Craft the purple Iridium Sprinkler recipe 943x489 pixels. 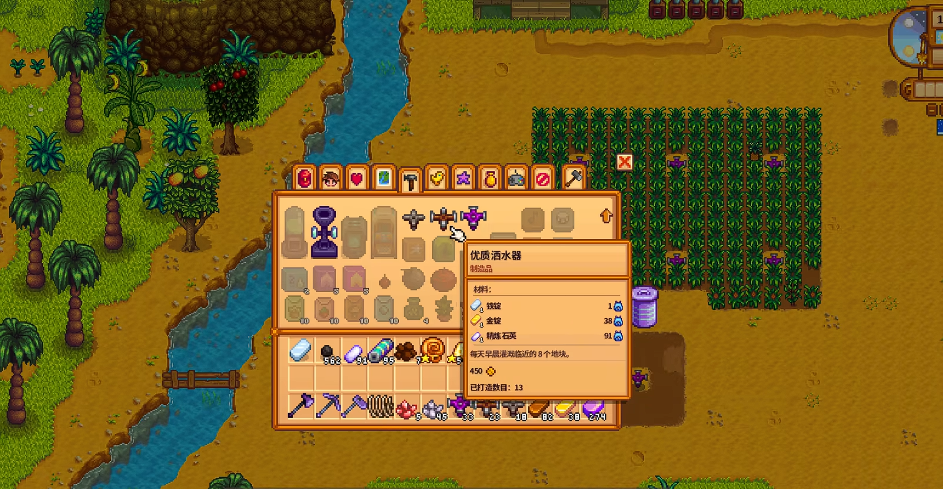tap(473, 217)
